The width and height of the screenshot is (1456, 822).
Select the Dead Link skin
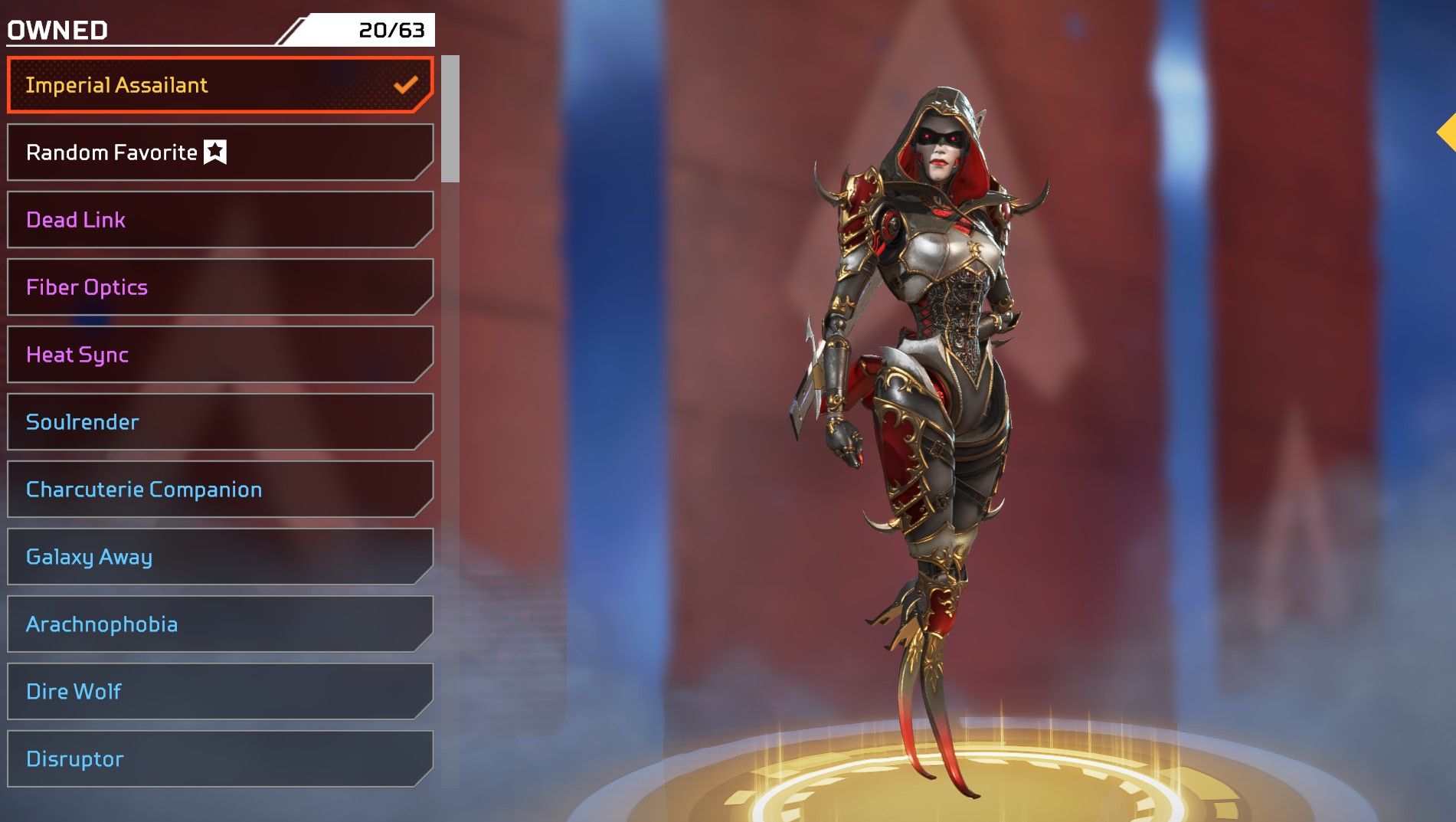click(220, 220)
